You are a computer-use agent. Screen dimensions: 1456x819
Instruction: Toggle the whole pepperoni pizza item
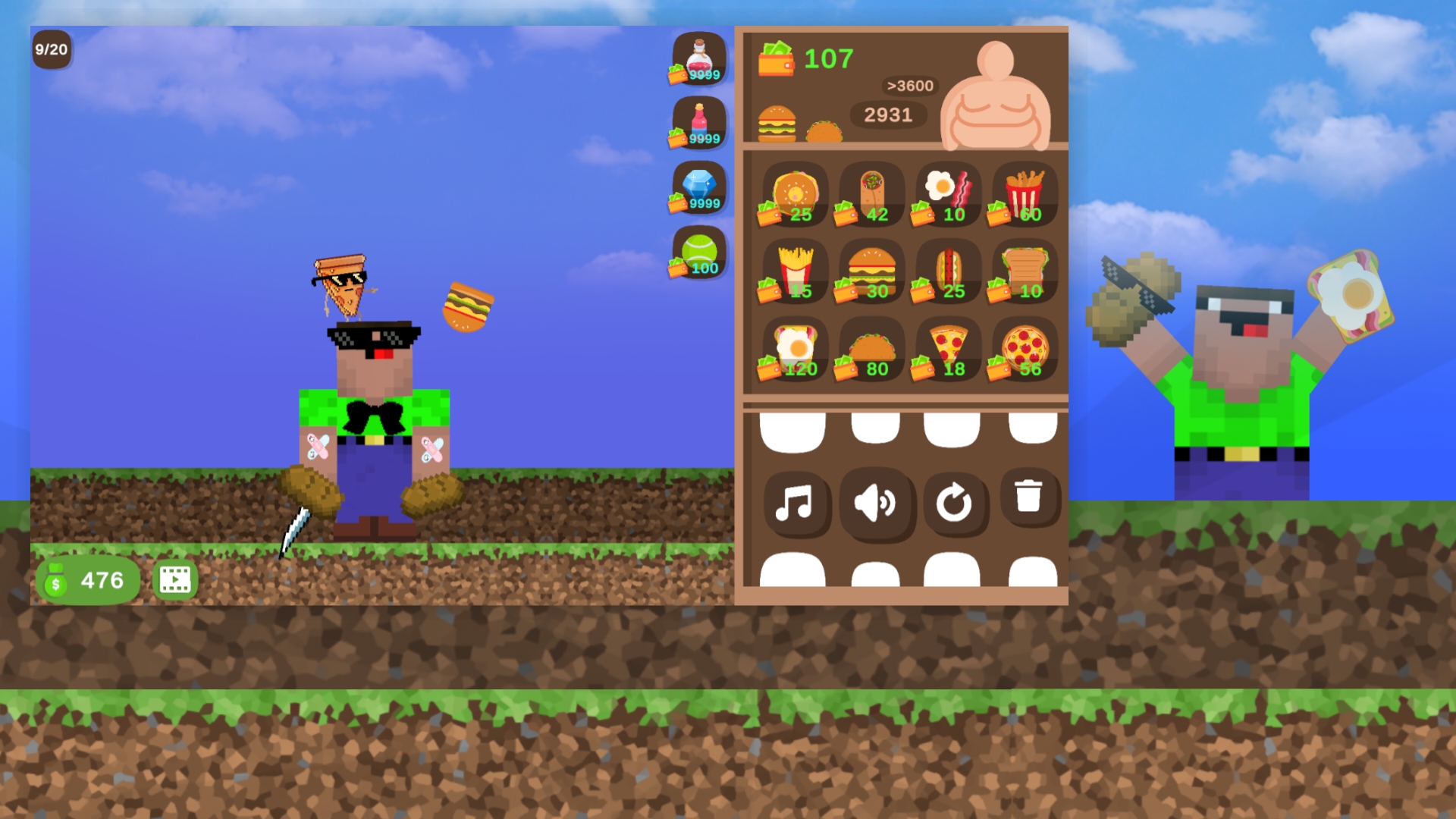pyautogui.click(x=1024, y=349)
